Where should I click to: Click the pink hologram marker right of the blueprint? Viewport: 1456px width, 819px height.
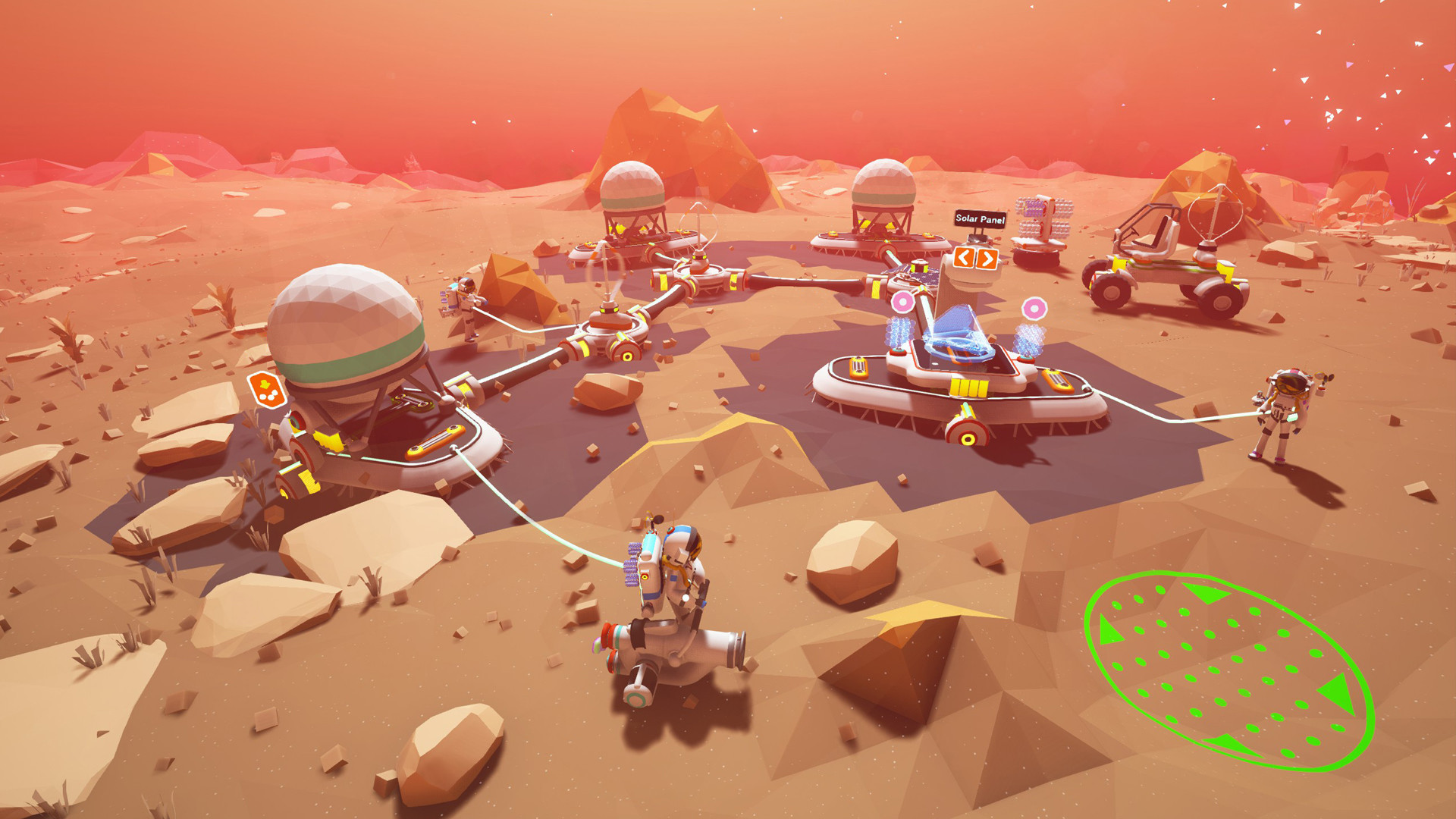point(1035,308)
